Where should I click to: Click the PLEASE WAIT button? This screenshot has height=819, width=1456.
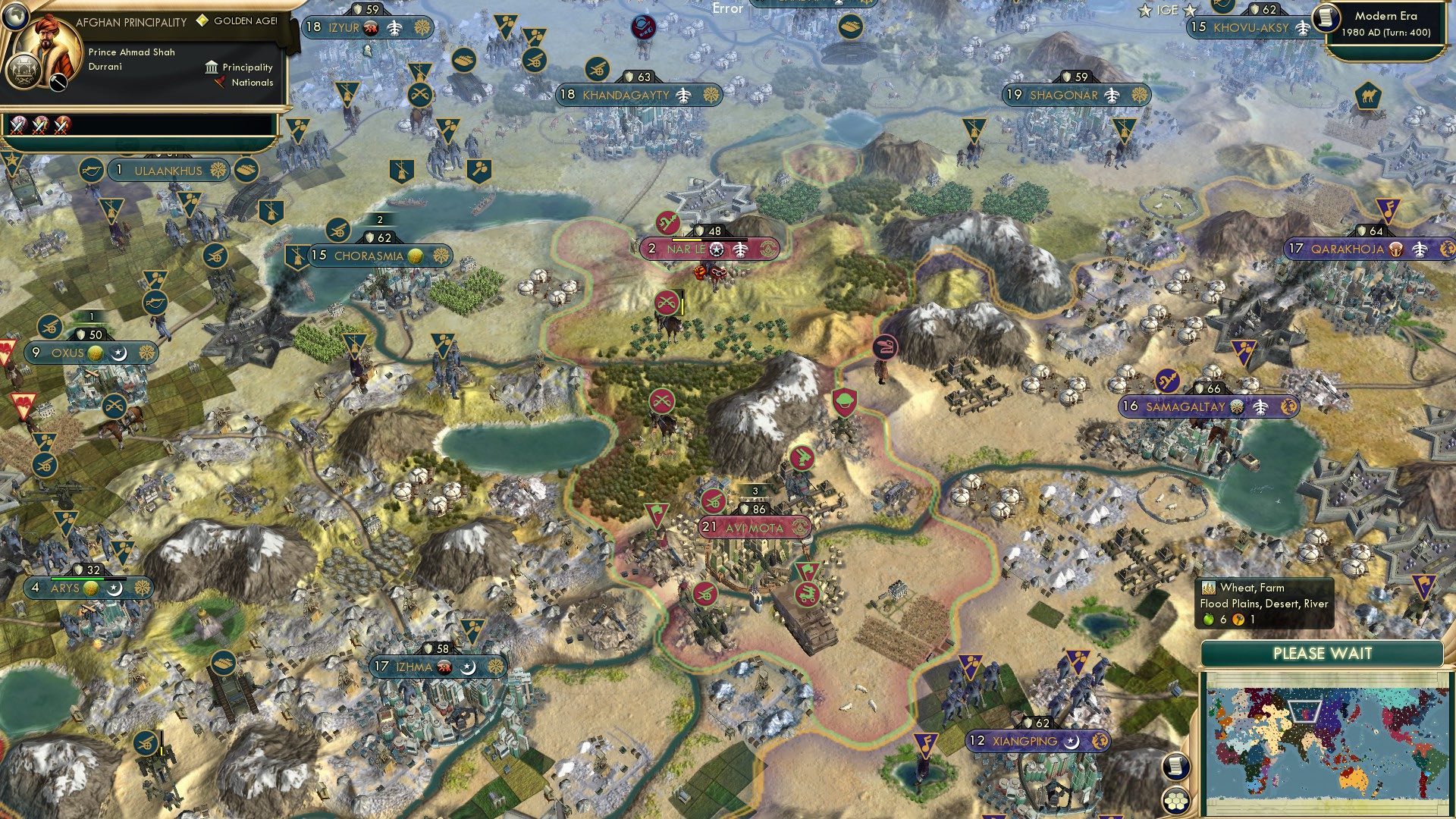(x=1323, y=653)
